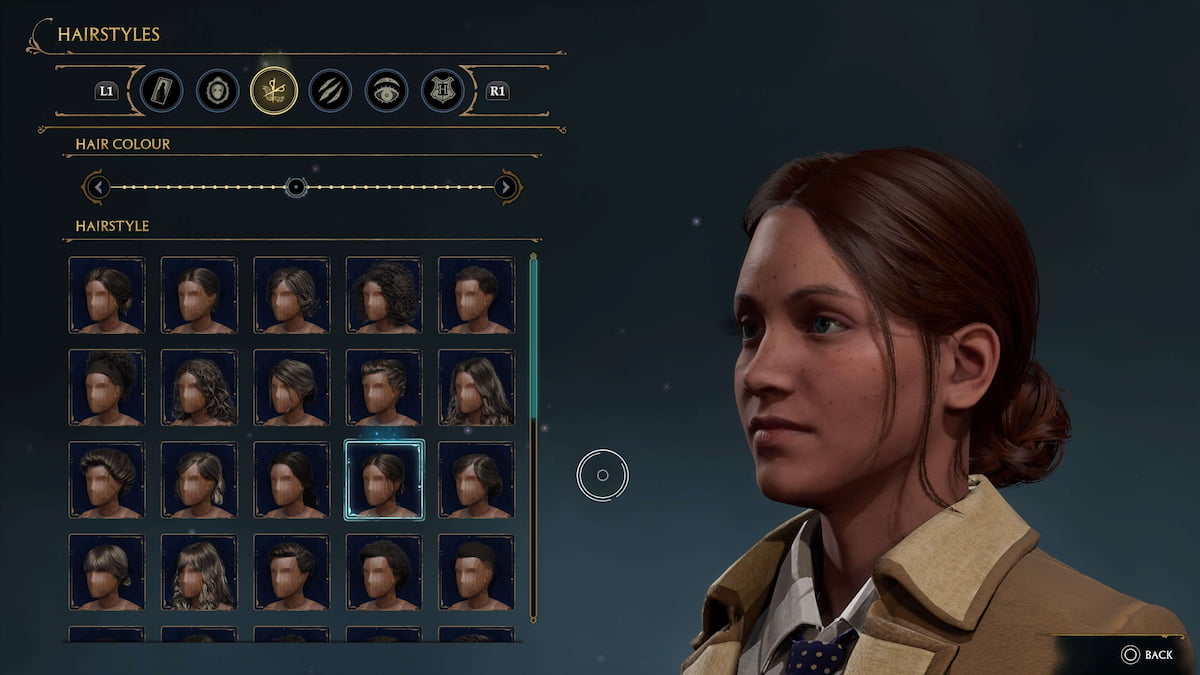Screen dimensions: 1200x675
Task: Select the hairstyles scissors and comb tab
Action: coord(274,91)
